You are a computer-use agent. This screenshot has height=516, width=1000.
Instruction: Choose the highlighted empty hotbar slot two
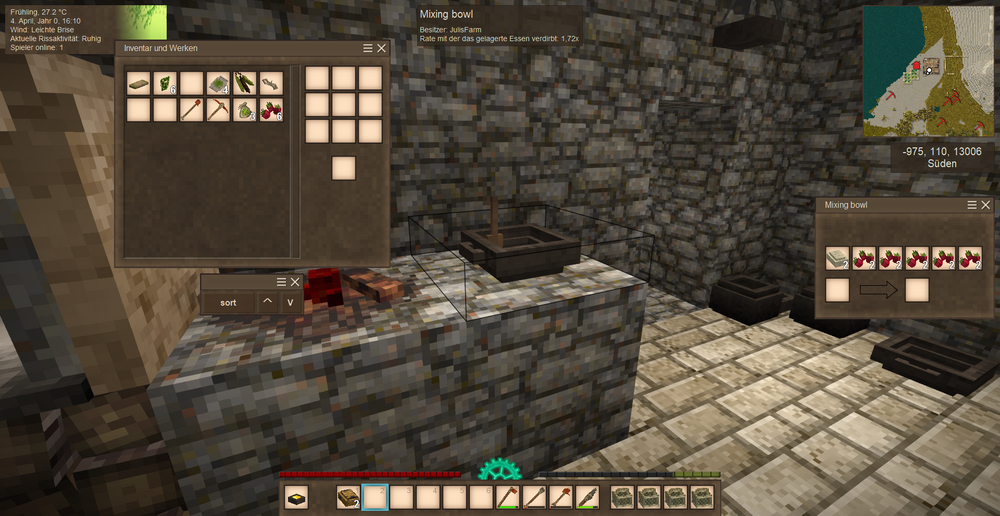(375, 497)
